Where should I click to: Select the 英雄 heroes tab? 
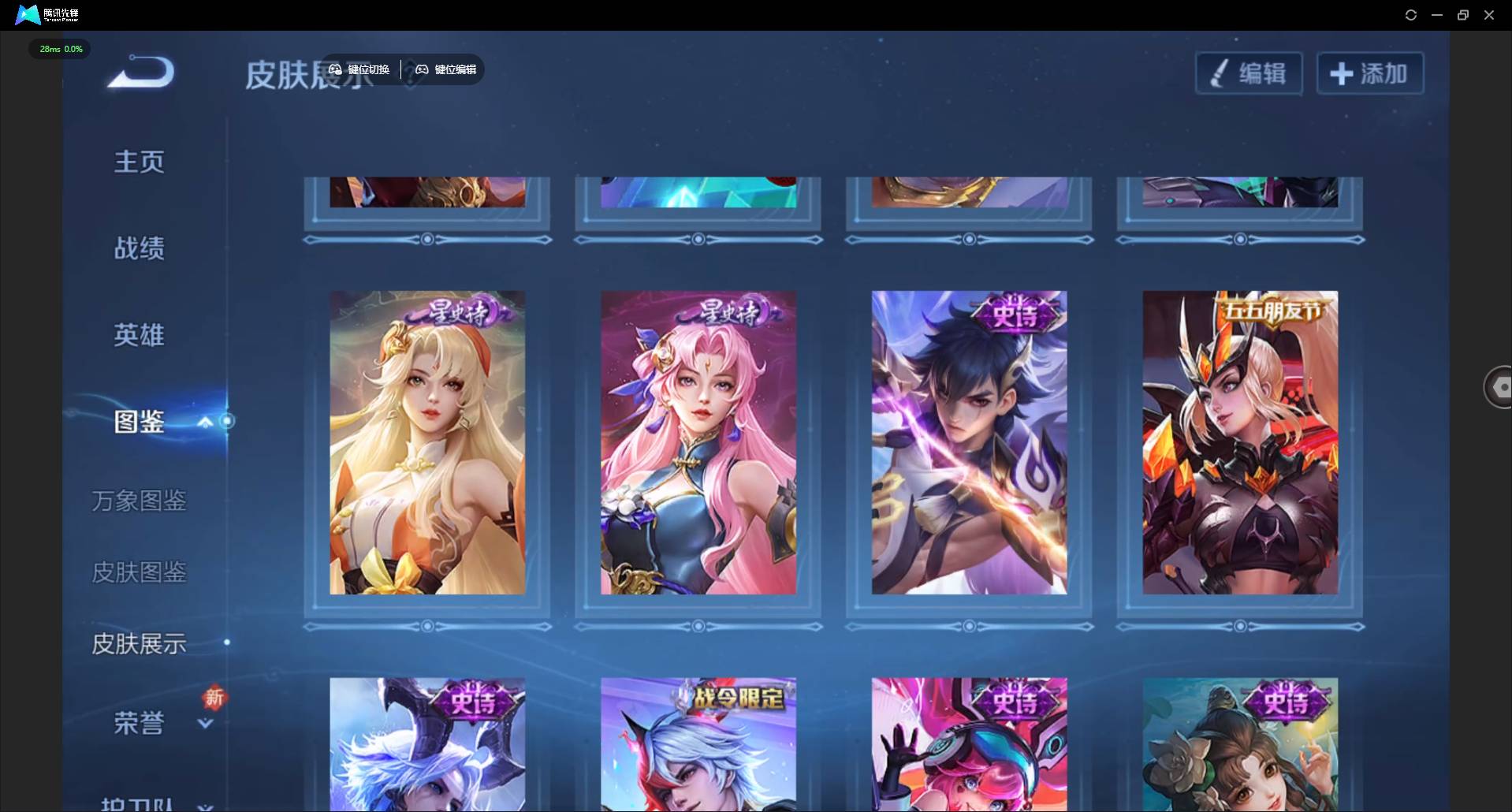click(140, 335)
